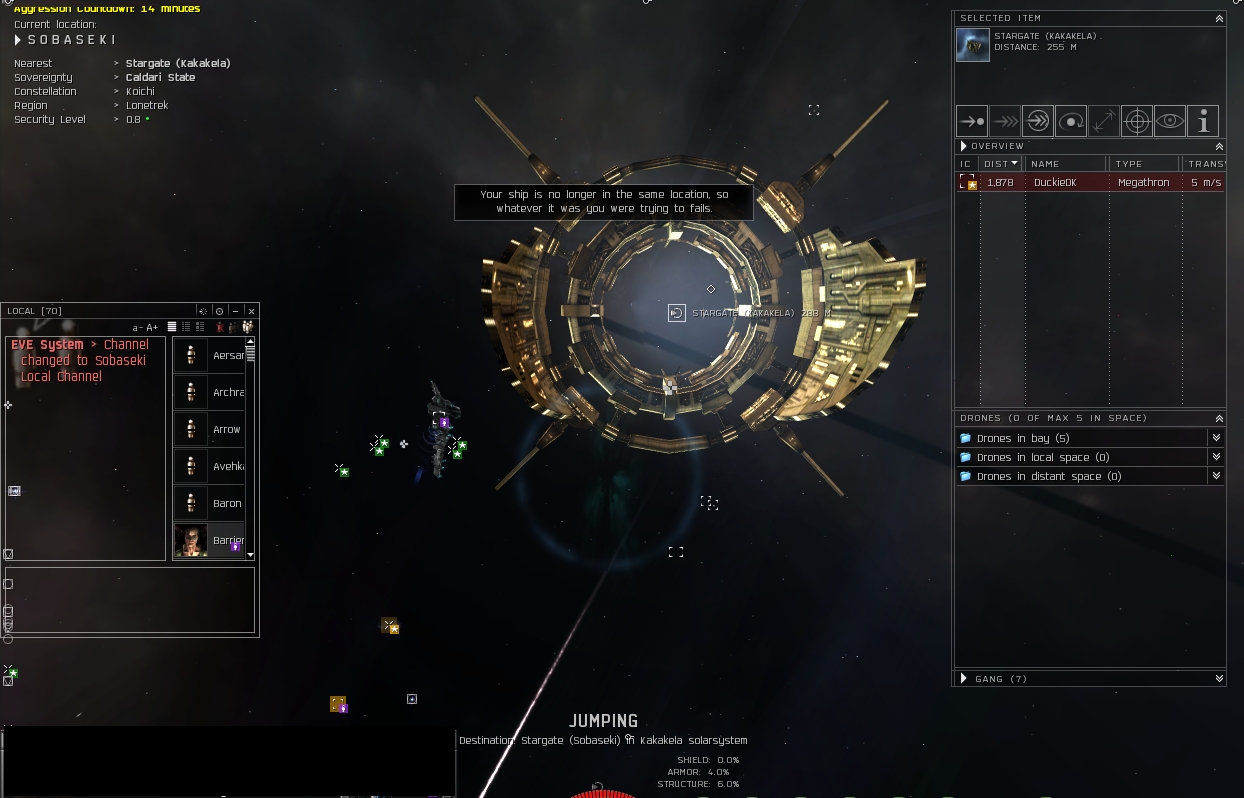Click the Approach button in Selected Item

pyautogui.click(x=972, y=121)
